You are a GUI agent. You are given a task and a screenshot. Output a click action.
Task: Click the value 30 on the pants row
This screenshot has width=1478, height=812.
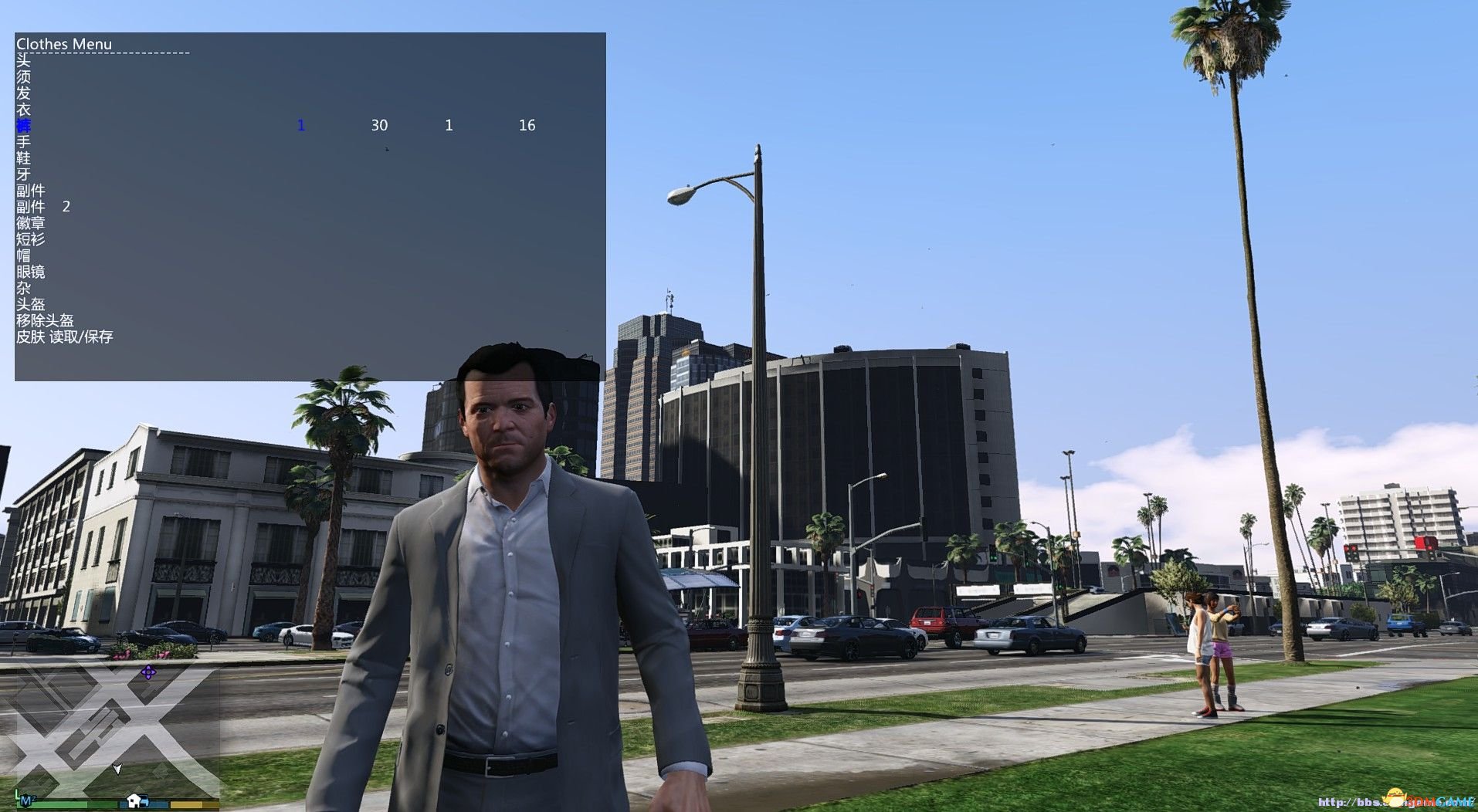379,125
